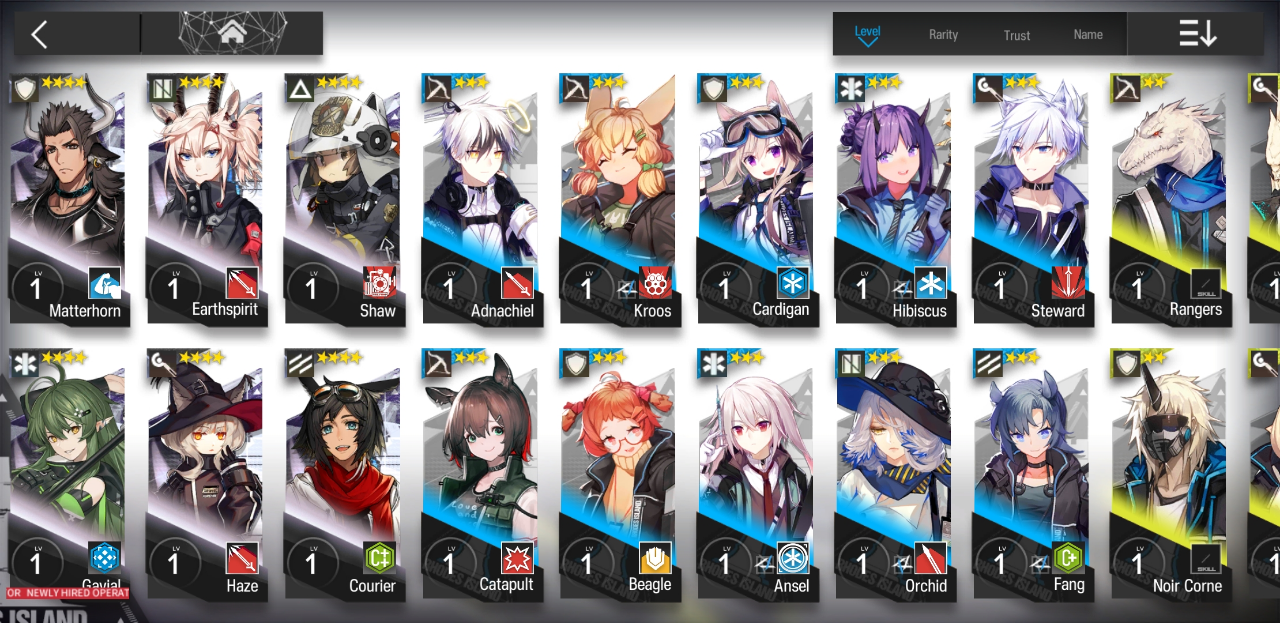Sort operators by Name
The height and width of the screenshot is (623, 1280).
tap(1088, 34)
